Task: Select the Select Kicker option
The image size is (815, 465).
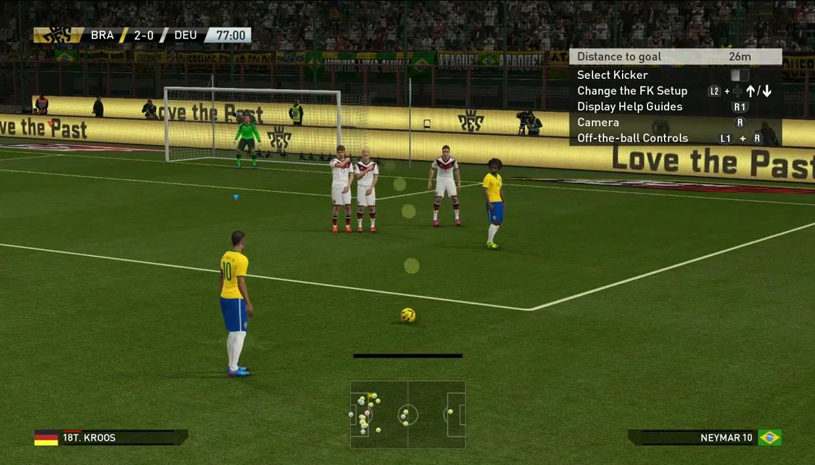Action: click(x=613, y=75)
